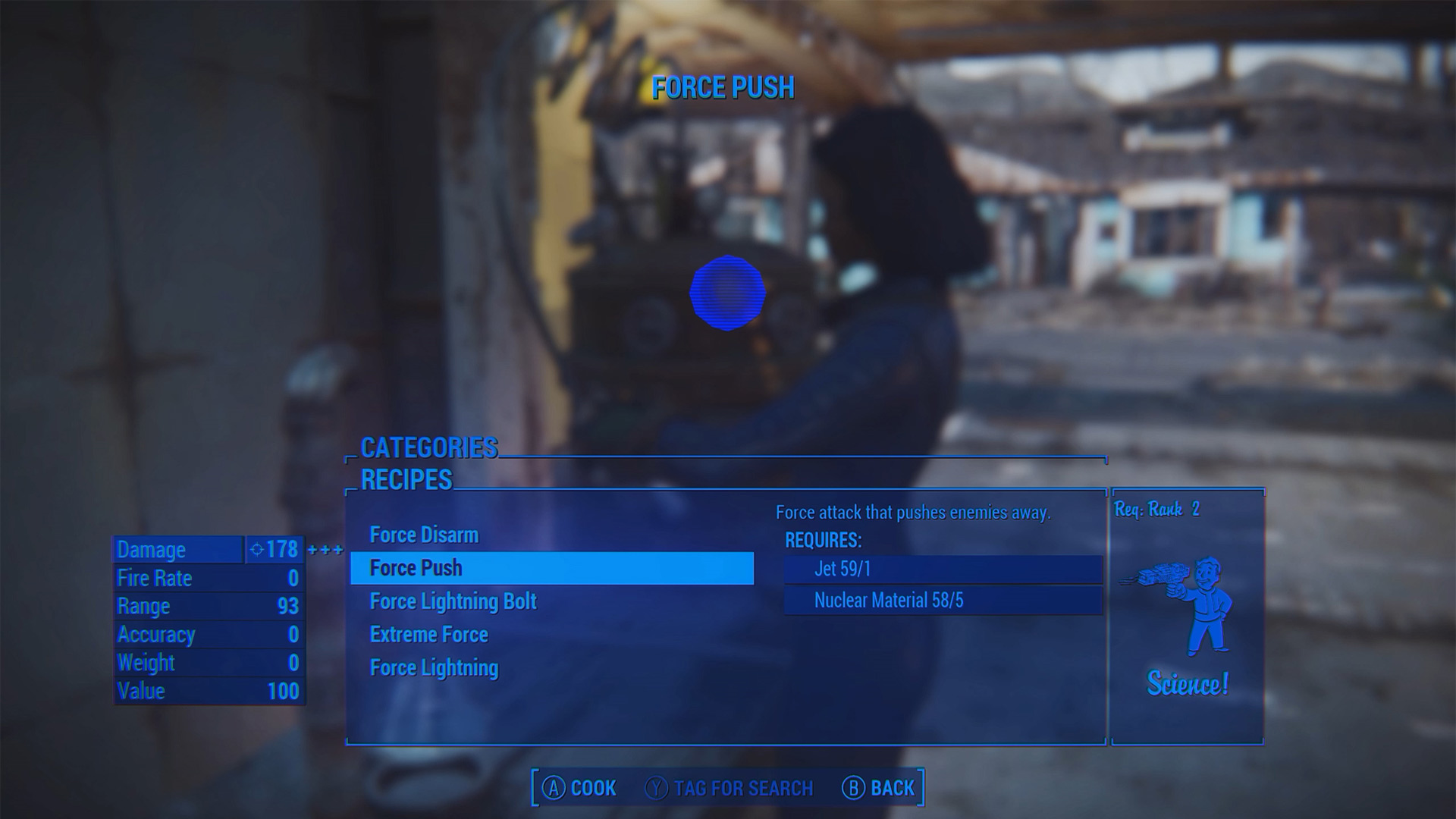
Task: Go back from the crafting menu
Action: coord(878,789)
